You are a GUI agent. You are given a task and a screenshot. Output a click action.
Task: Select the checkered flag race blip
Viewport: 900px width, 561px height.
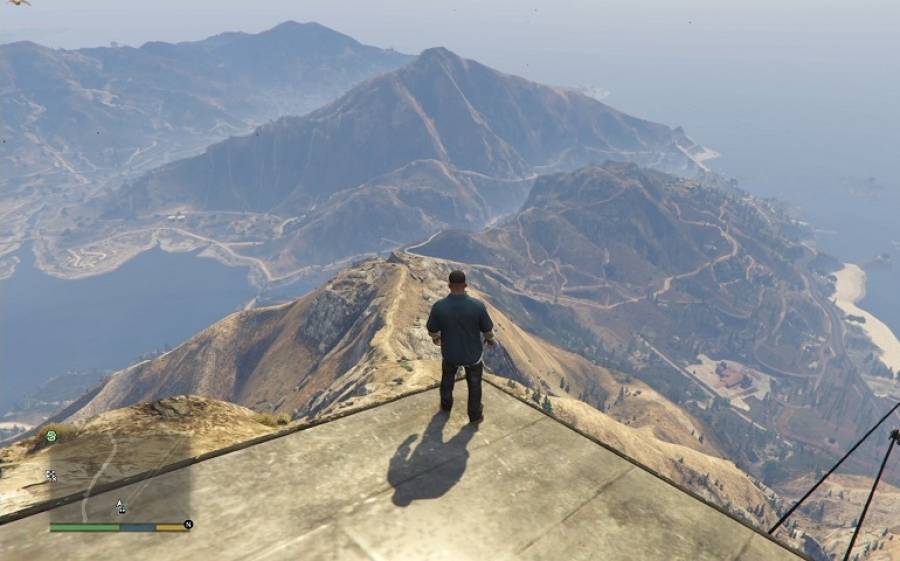[51, 475]
